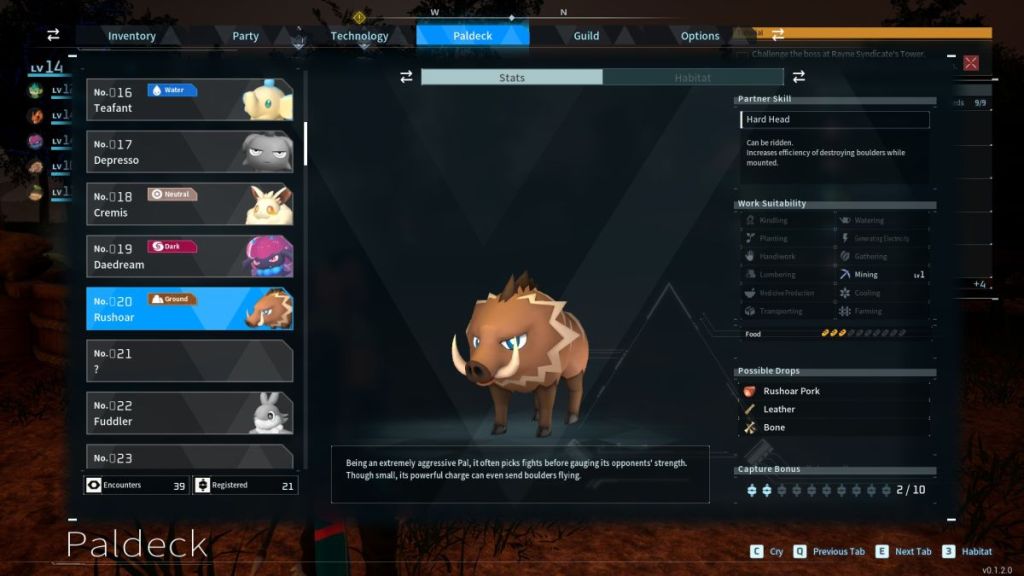Go to the Technology tab
The image size is (1024, 576).
[x=359, y=36]
